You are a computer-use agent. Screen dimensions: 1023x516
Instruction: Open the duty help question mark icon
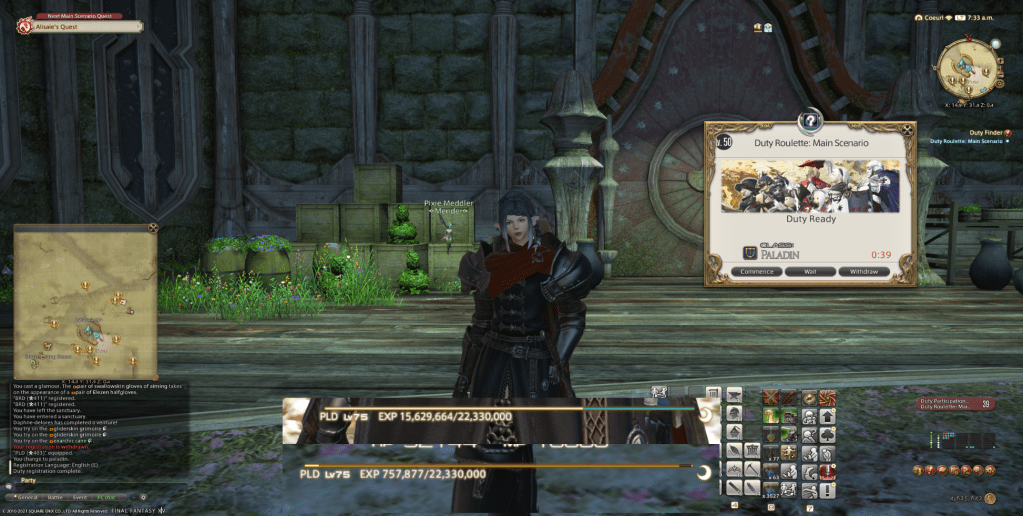[810, 122]
